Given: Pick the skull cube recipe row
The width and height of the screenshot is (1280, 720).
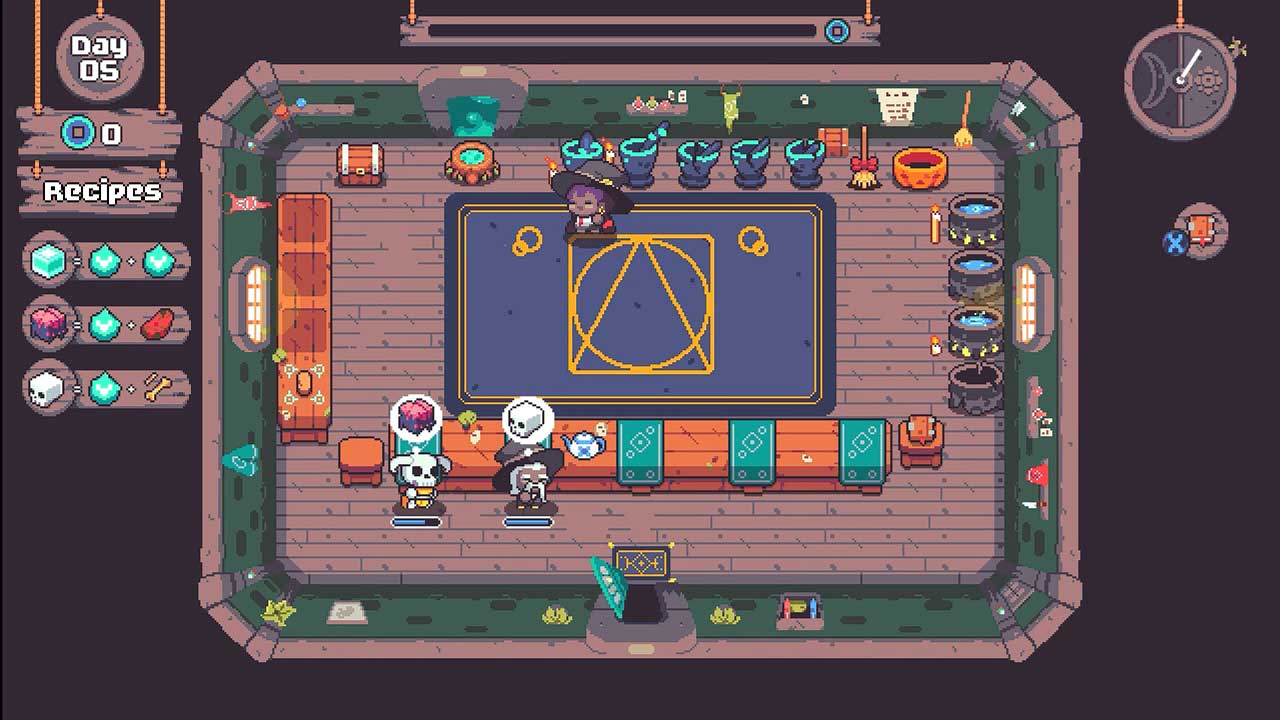Looking at the screenshot, I should pos(106,388).
